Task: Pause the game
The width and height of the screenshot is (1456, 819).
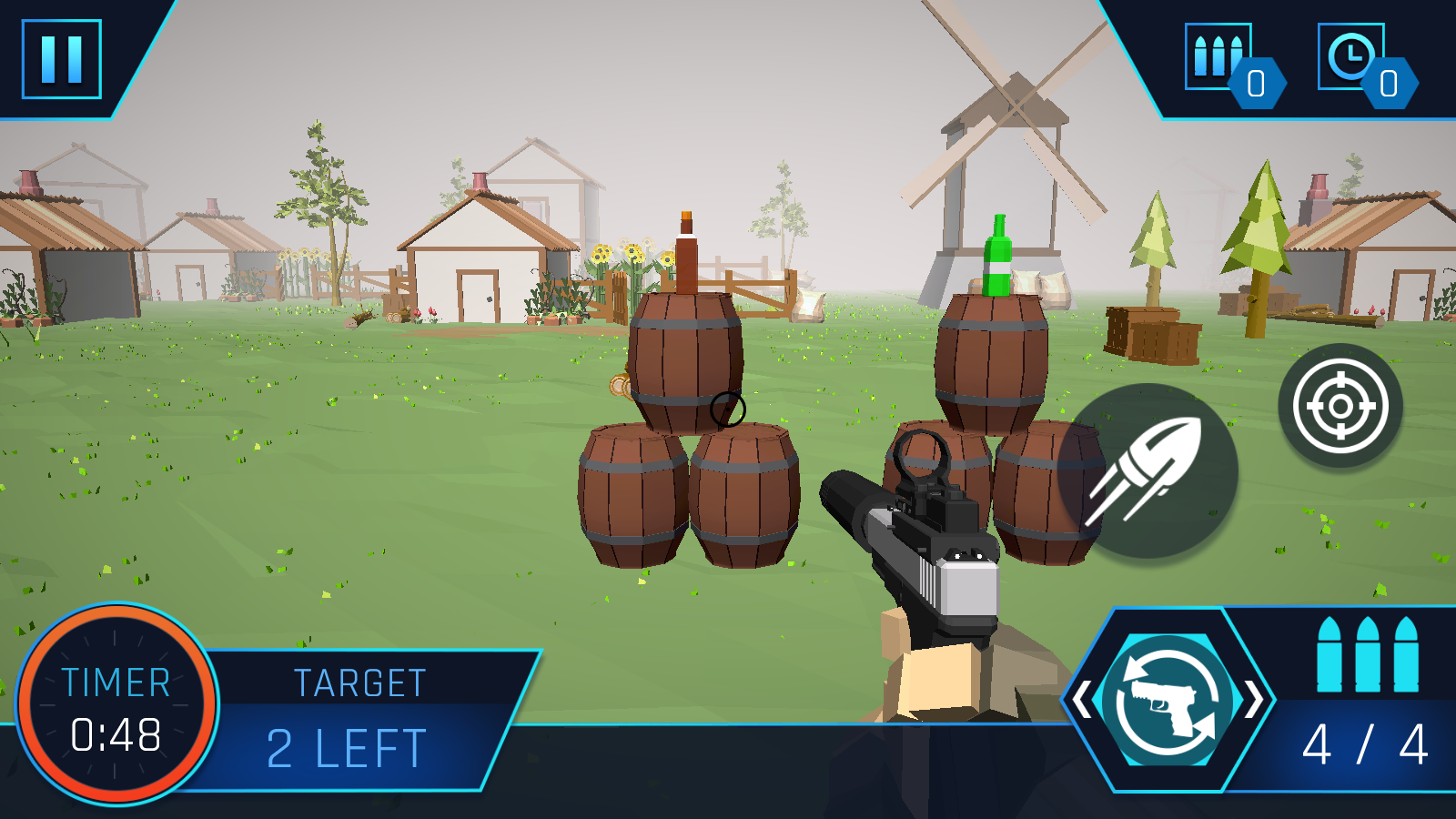Action: [x=61, y=59]
